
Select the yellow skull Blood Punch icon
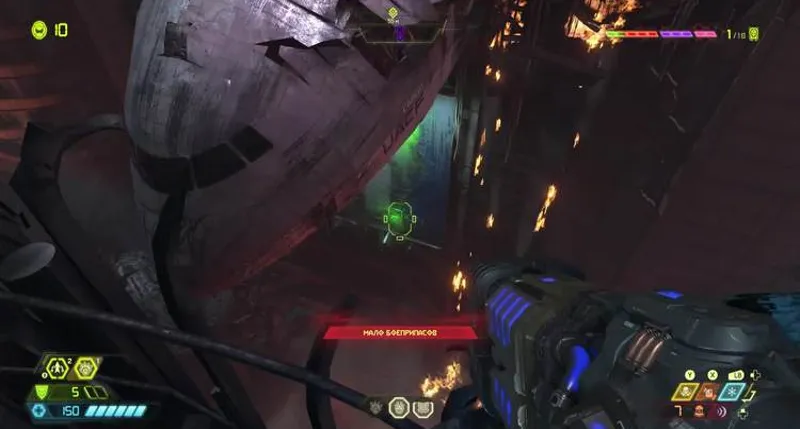(x=687, y=391)
